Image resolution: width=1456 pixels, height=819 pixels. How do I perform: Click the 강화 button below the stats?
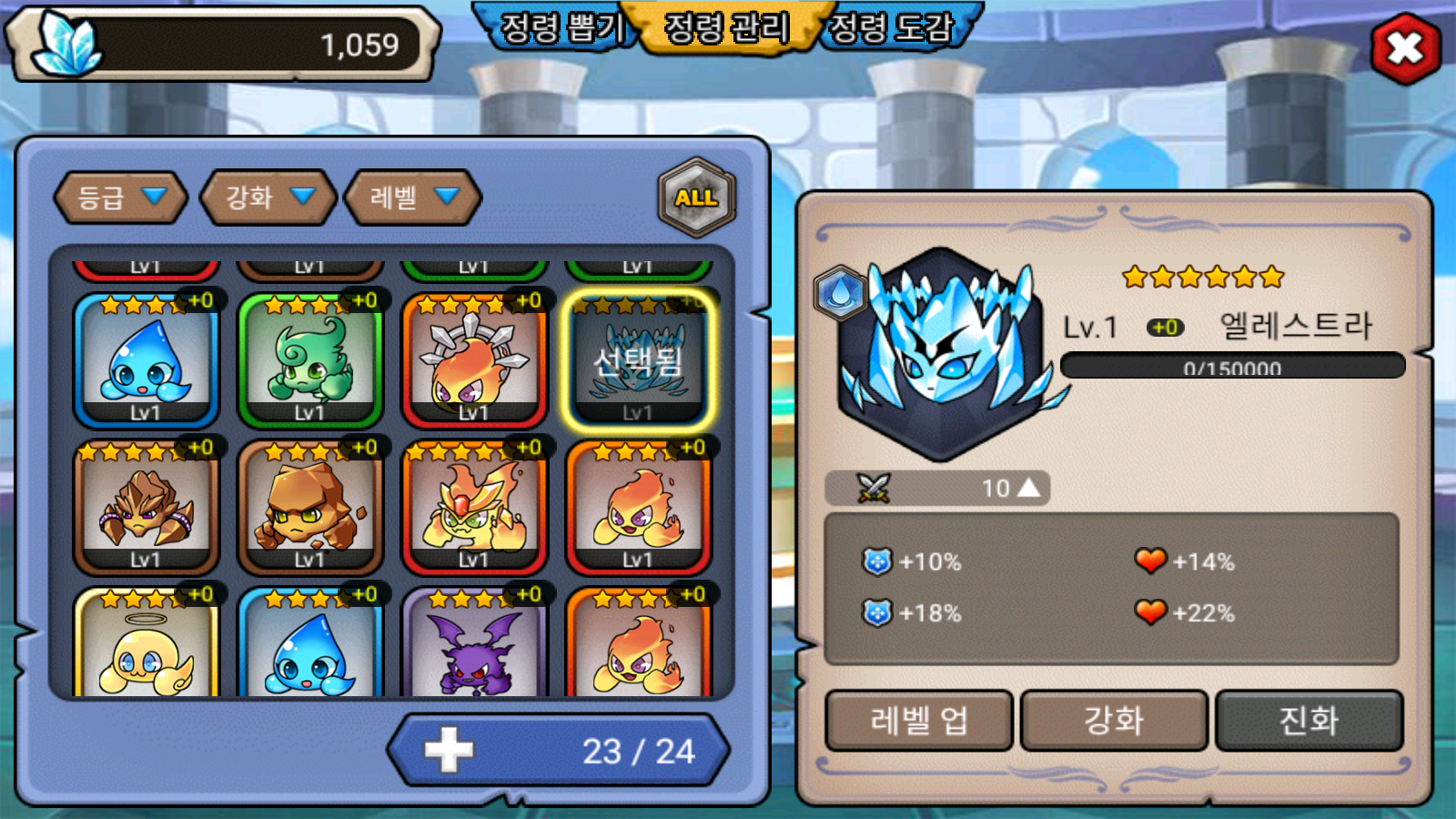tap(1114, 721)
